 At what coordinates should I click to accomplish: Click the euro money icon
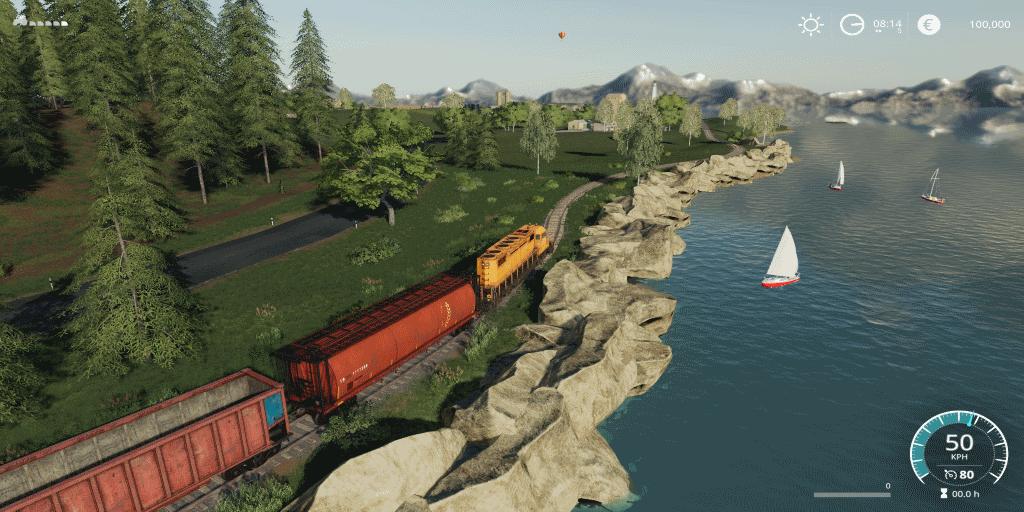[x=929, y=25]
